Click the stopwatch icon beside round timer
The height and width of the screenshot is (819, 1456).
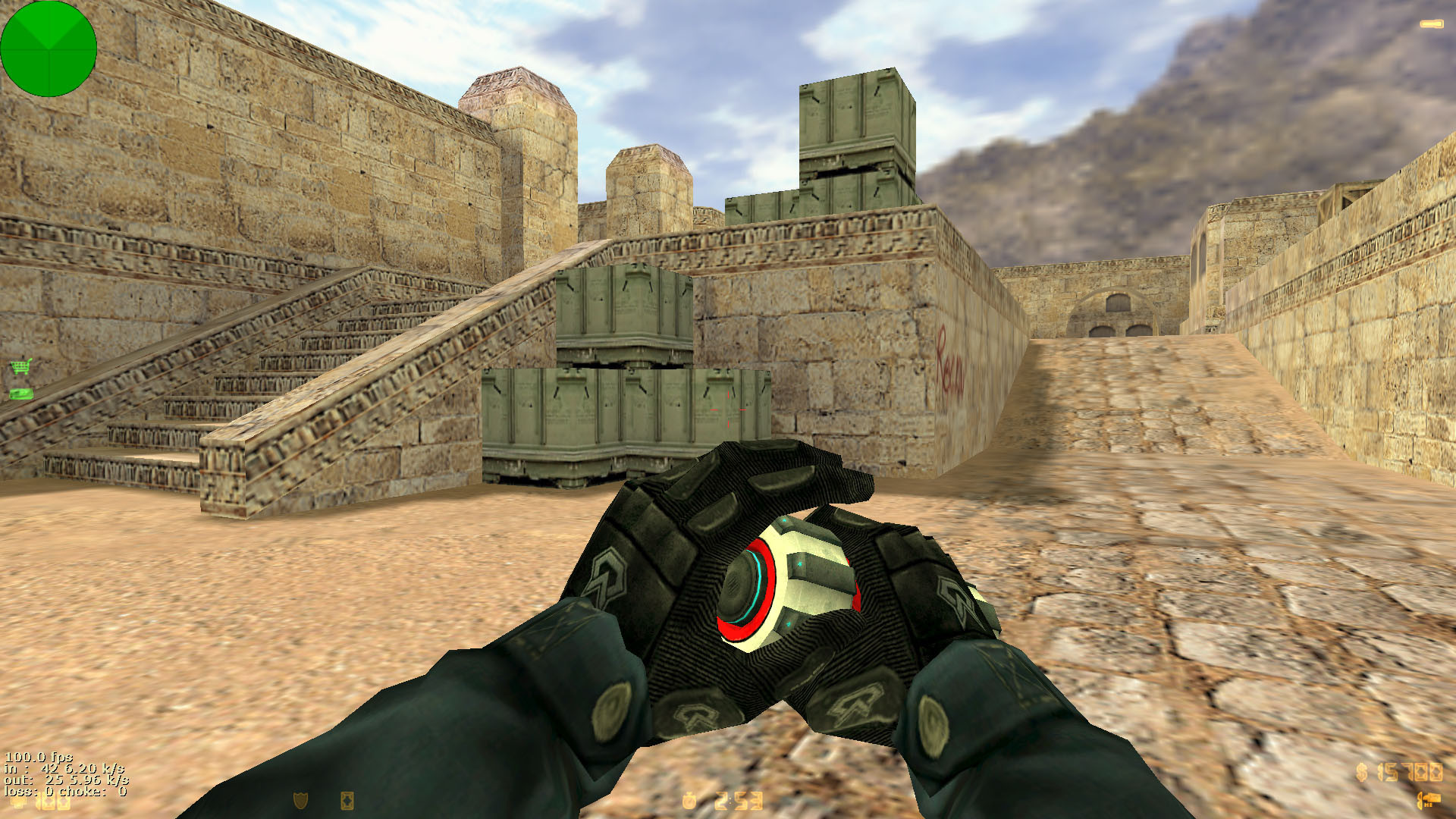coord(689,799)
